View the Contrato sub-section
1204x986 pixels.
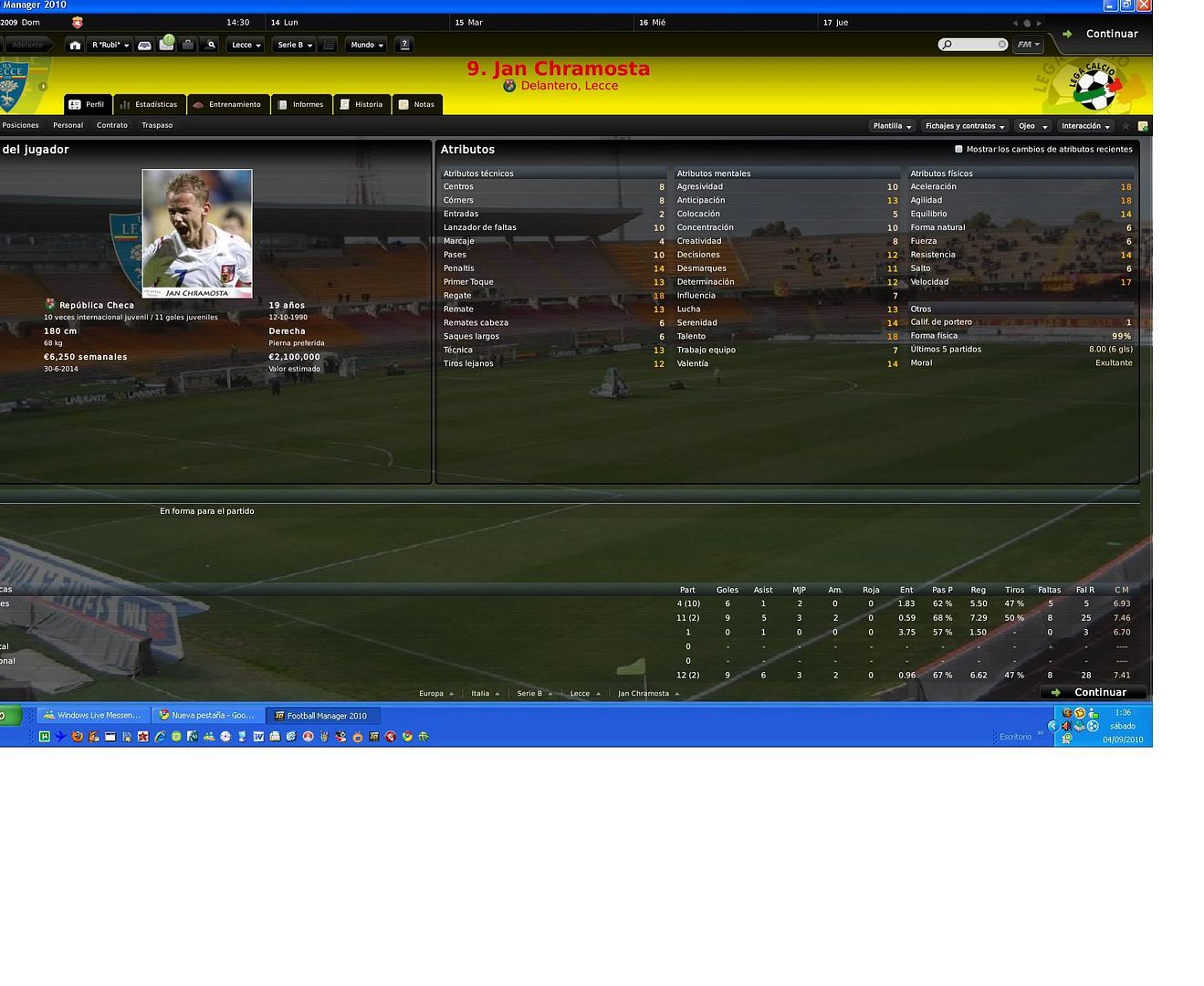112,126
